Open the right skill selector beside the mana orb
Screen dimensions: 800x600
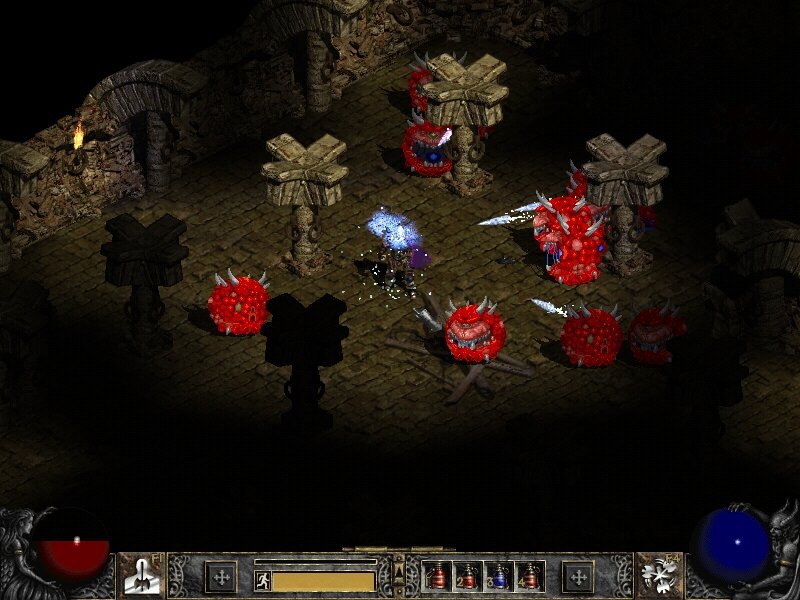pos(659,575)
